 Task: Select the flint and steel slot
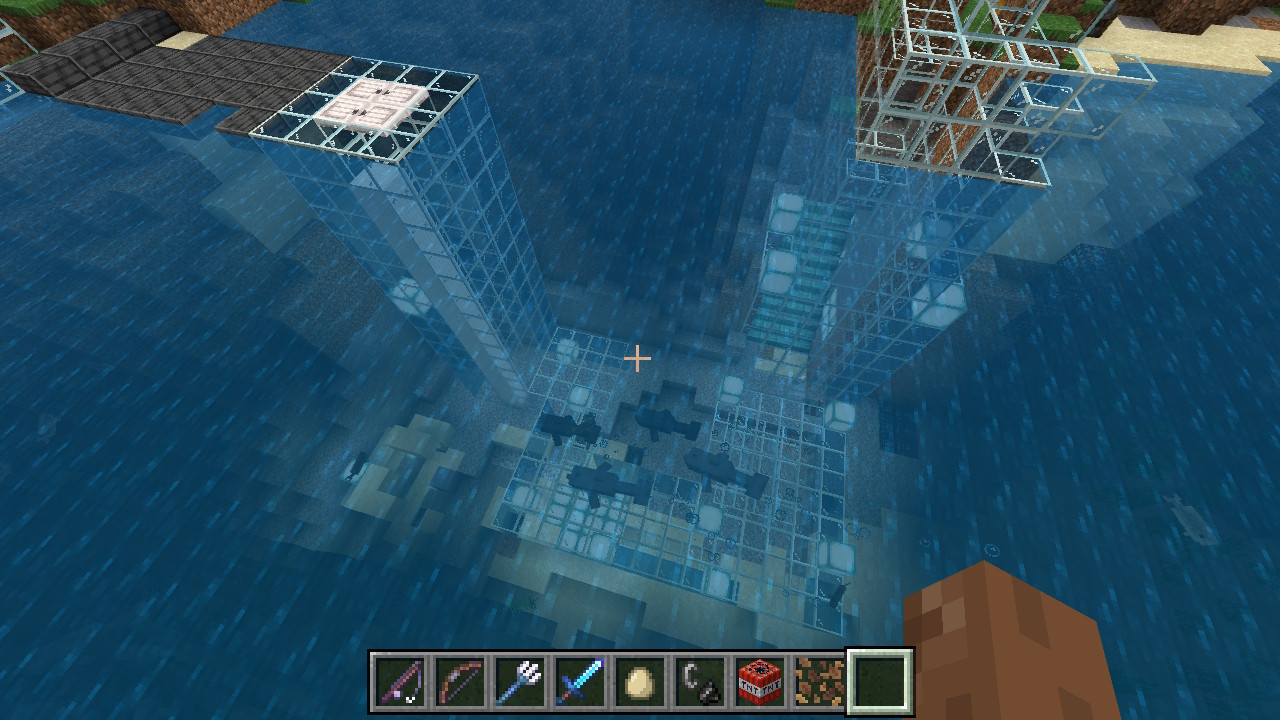(x=700, y=683)
